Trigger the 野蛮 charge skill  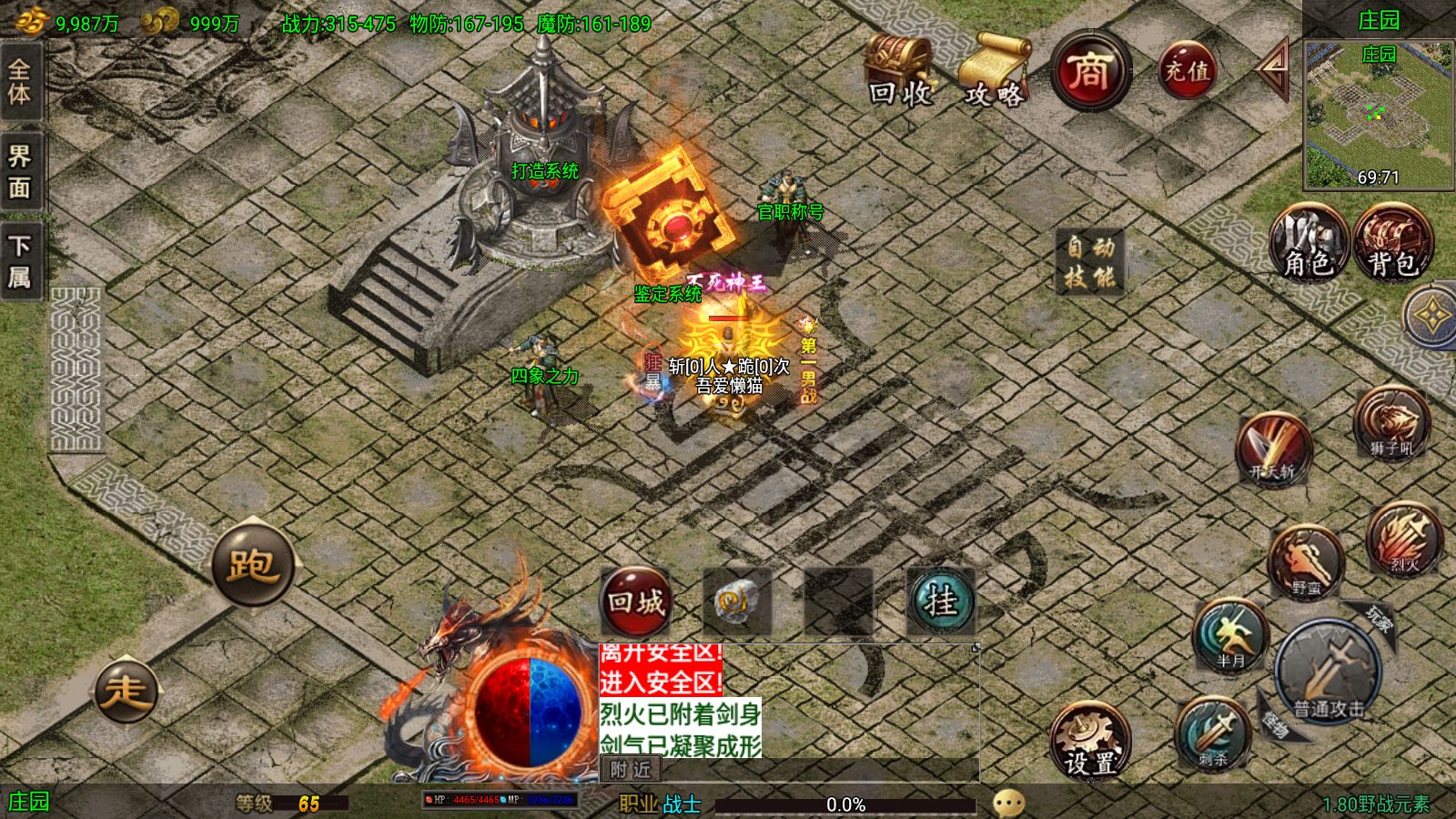pyautogui.click(x=1306, y=561)
